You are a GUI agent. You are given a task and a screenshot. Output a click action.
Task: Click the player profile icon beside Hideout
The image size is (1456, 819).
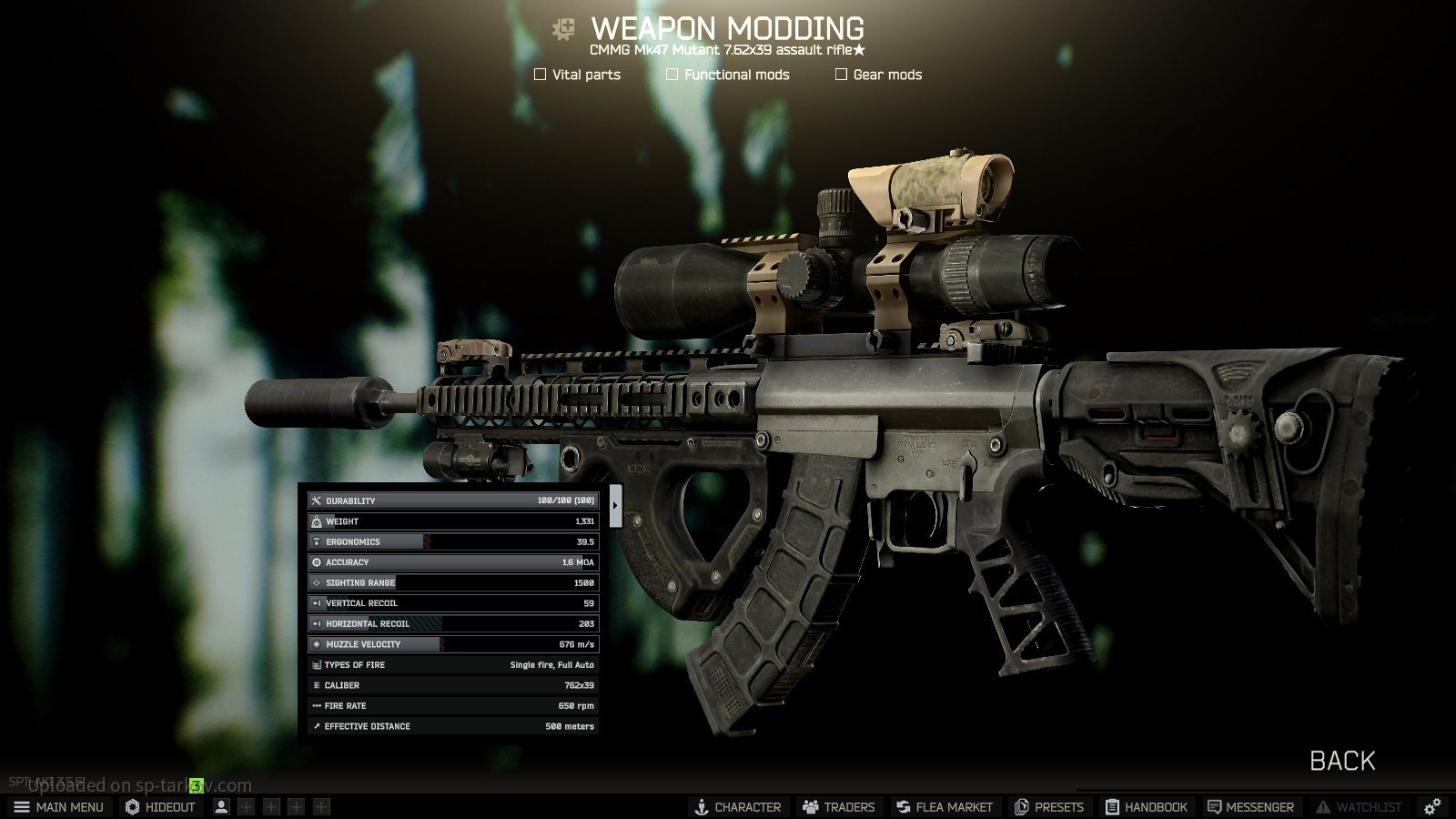221,807
